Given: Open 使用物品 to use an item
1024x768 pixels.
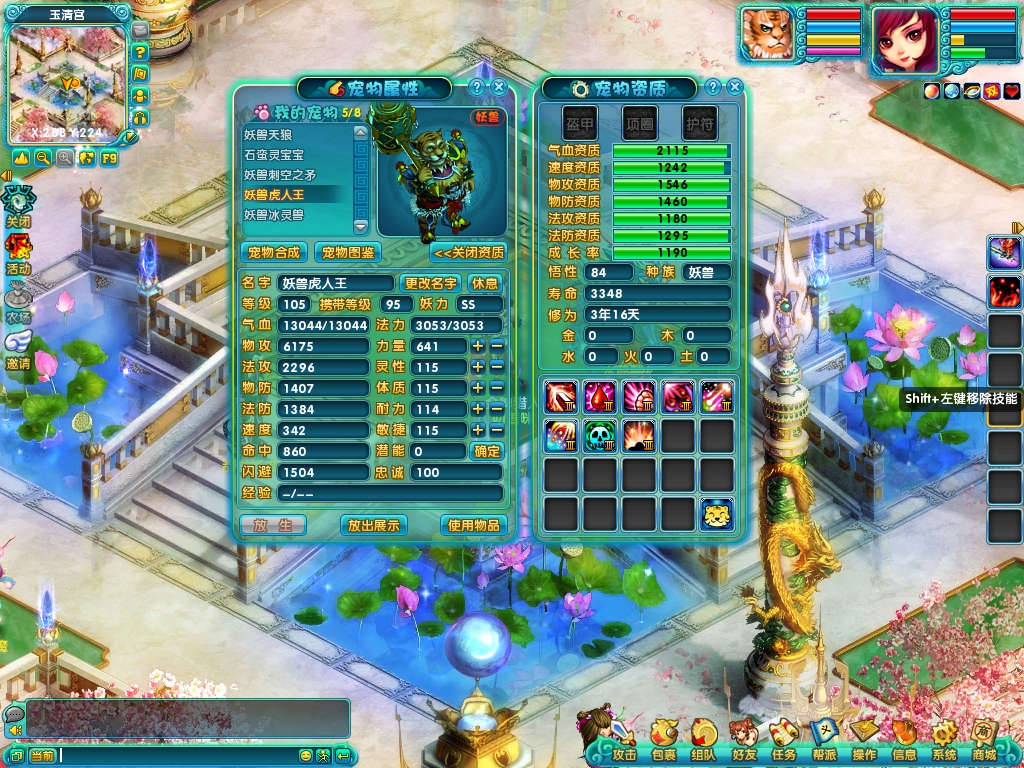Looking at the screenshot, I should pyautogui.click(x=473, y=525).
